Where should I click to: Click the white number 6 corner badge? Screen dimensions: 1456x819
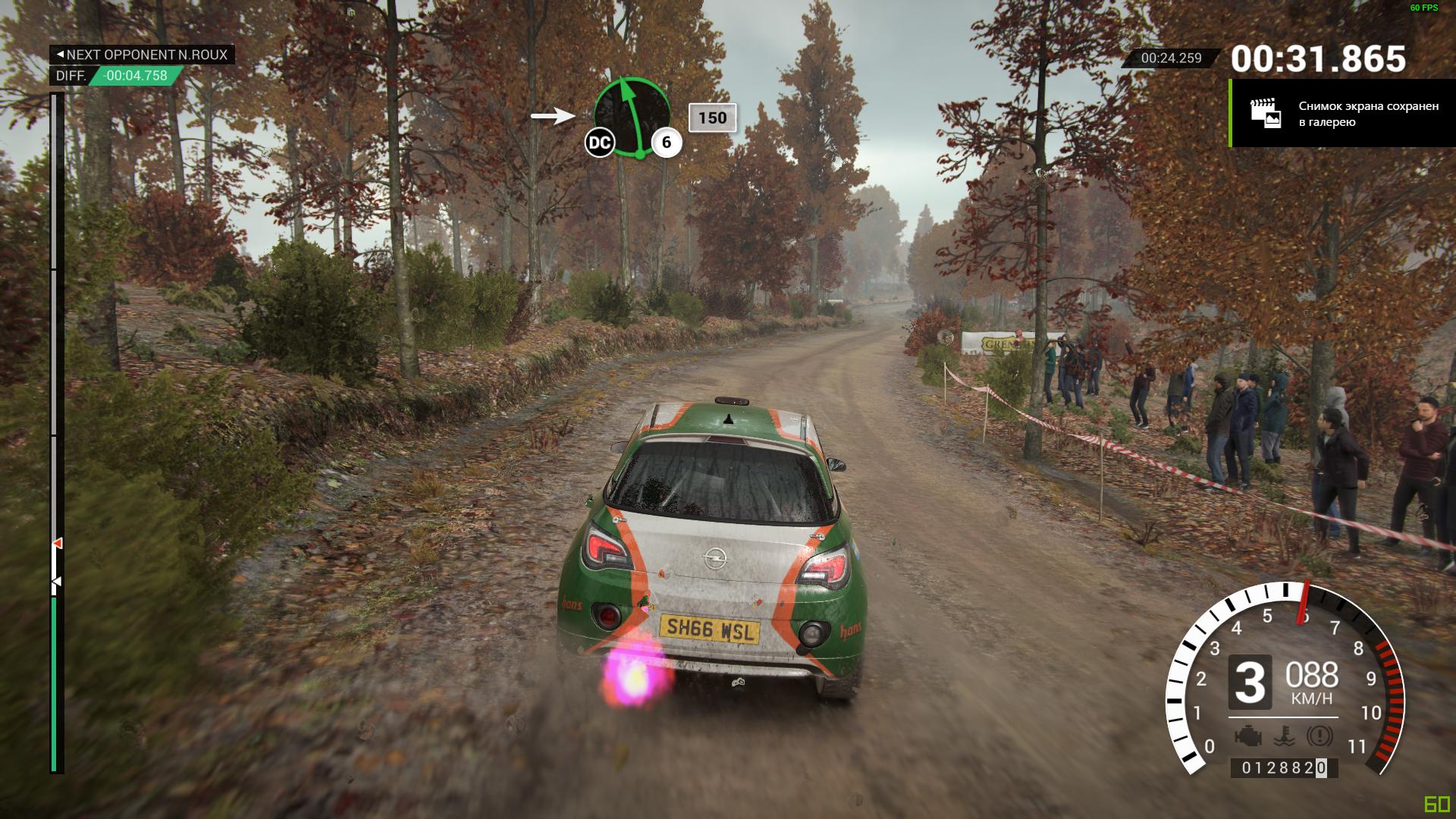[667, 143]
